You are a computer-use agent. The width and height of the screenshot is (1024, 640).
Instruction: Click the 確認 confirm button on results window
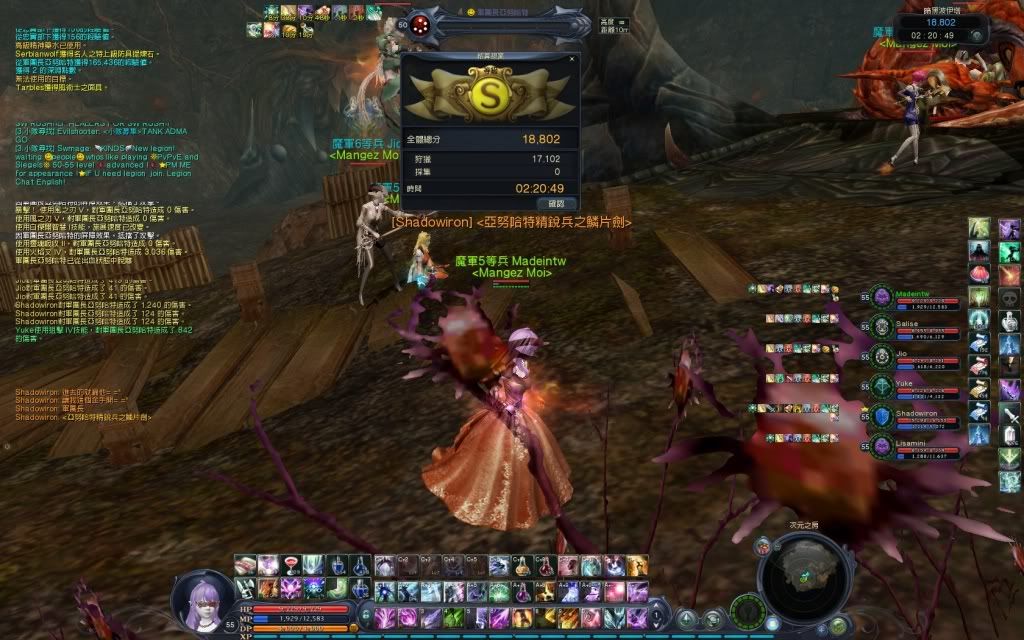(x=556, y=203)
